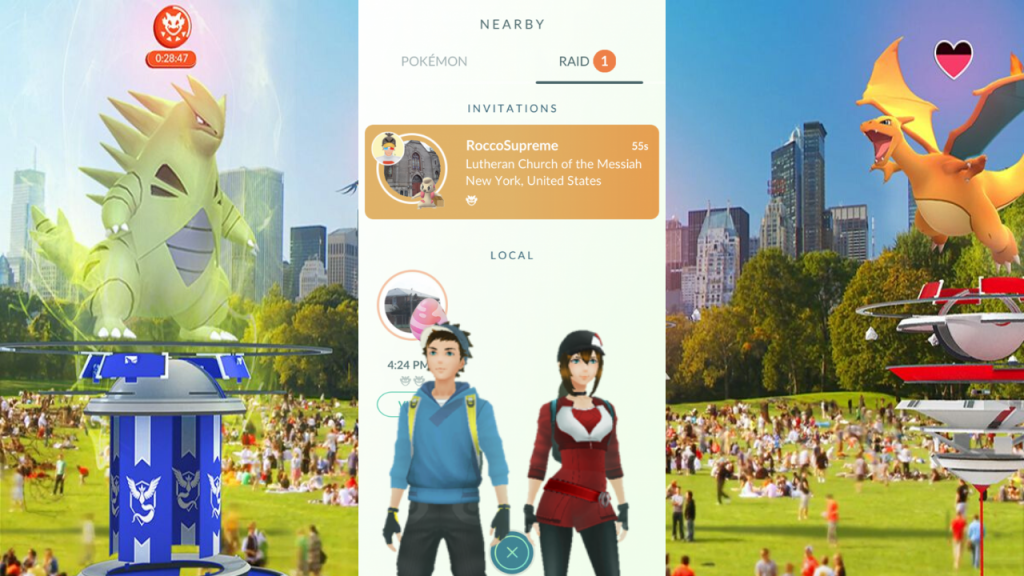Viewport: 1024px width, 576px height.
Task: Close the Nearby menu with the X button
Action: [x=512, y=551]
